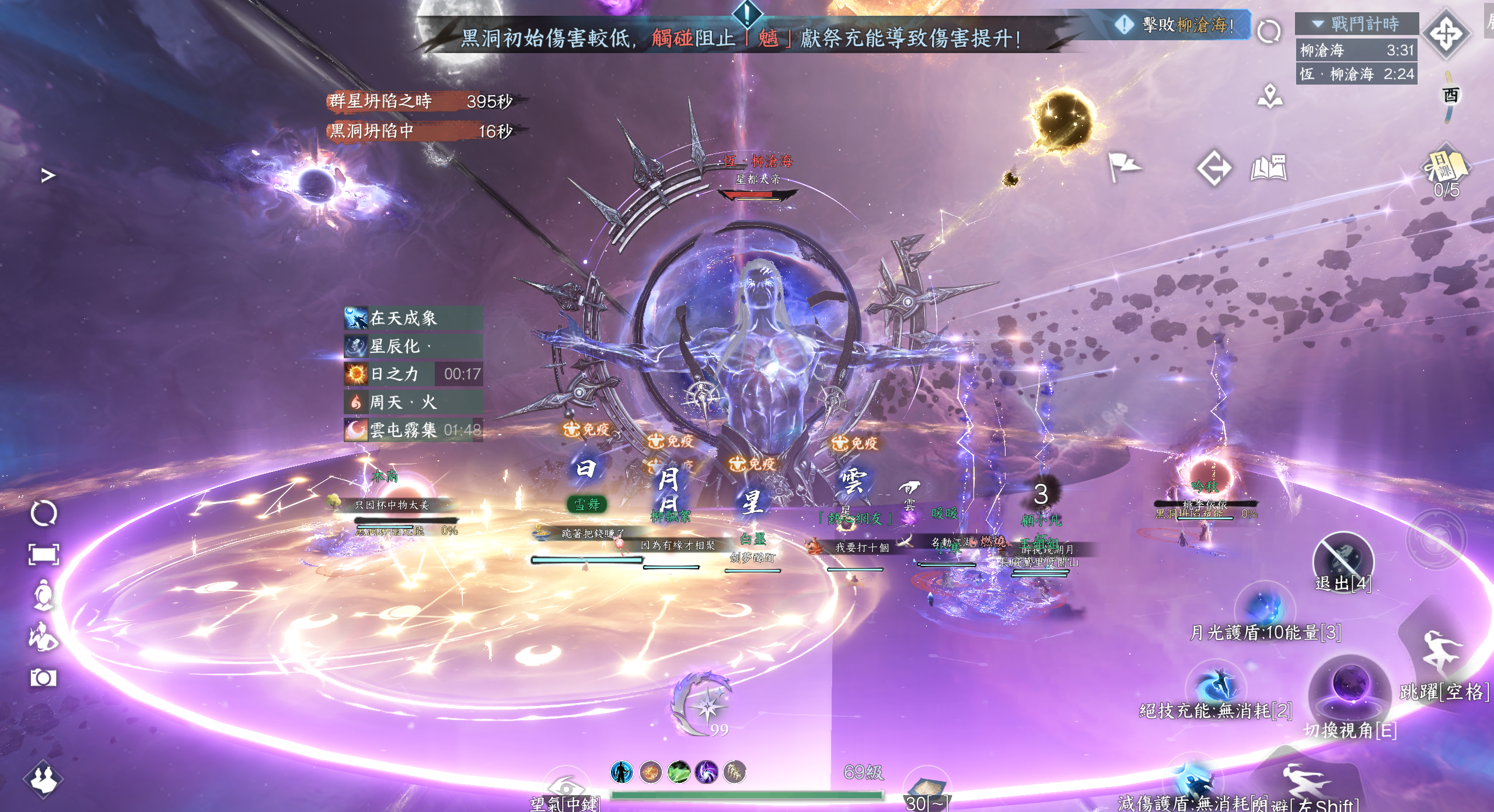The width and height of the screenshot is (1494, 812).
Task: Open the camera screenshot tool
Action: (44, 678)
